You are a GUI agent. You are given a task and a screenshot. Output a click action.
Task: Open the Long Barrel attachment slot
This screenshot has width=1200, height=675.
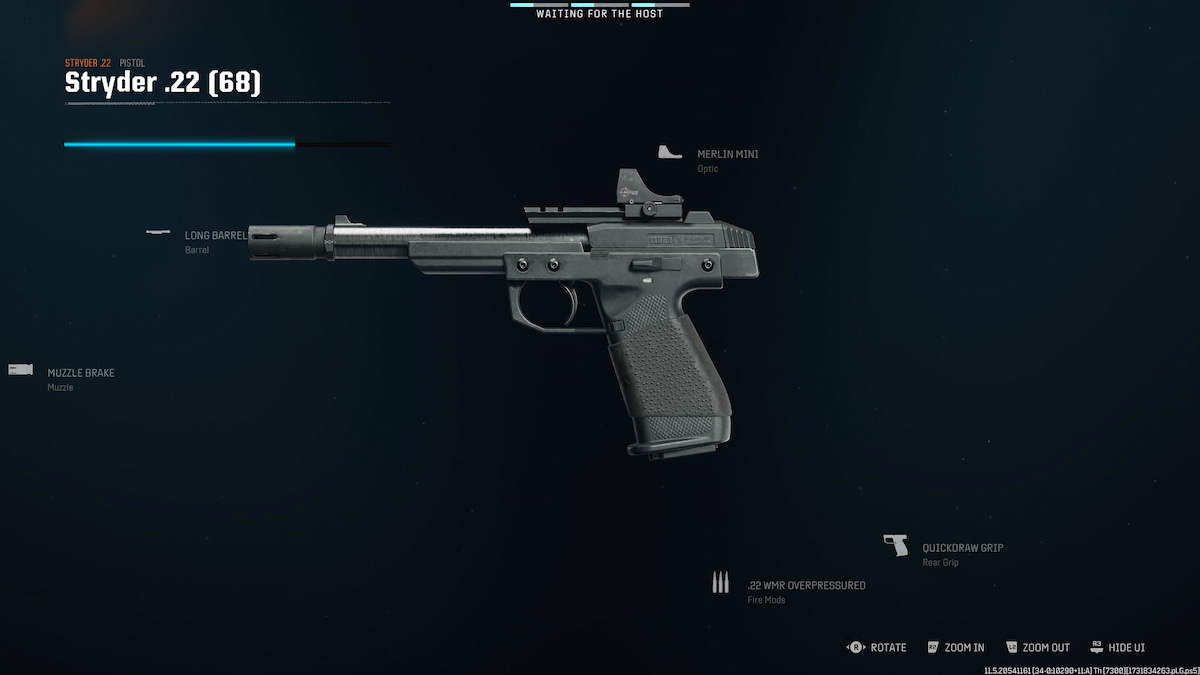point(214,236)
